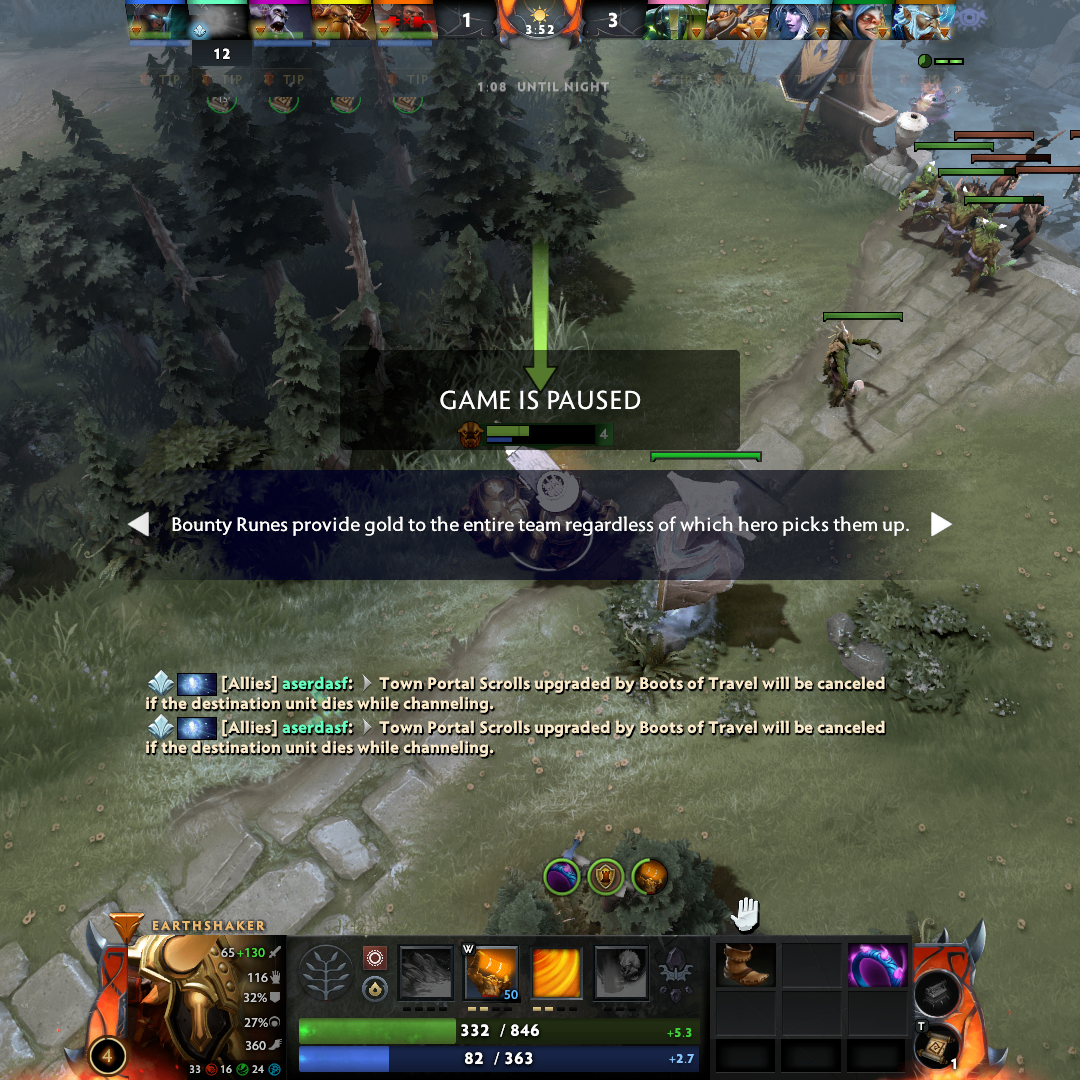Select the Fissure ability icon
Image resolution: width=1080 pixels, height=1080 pixels.
click(x=428, y=974)
